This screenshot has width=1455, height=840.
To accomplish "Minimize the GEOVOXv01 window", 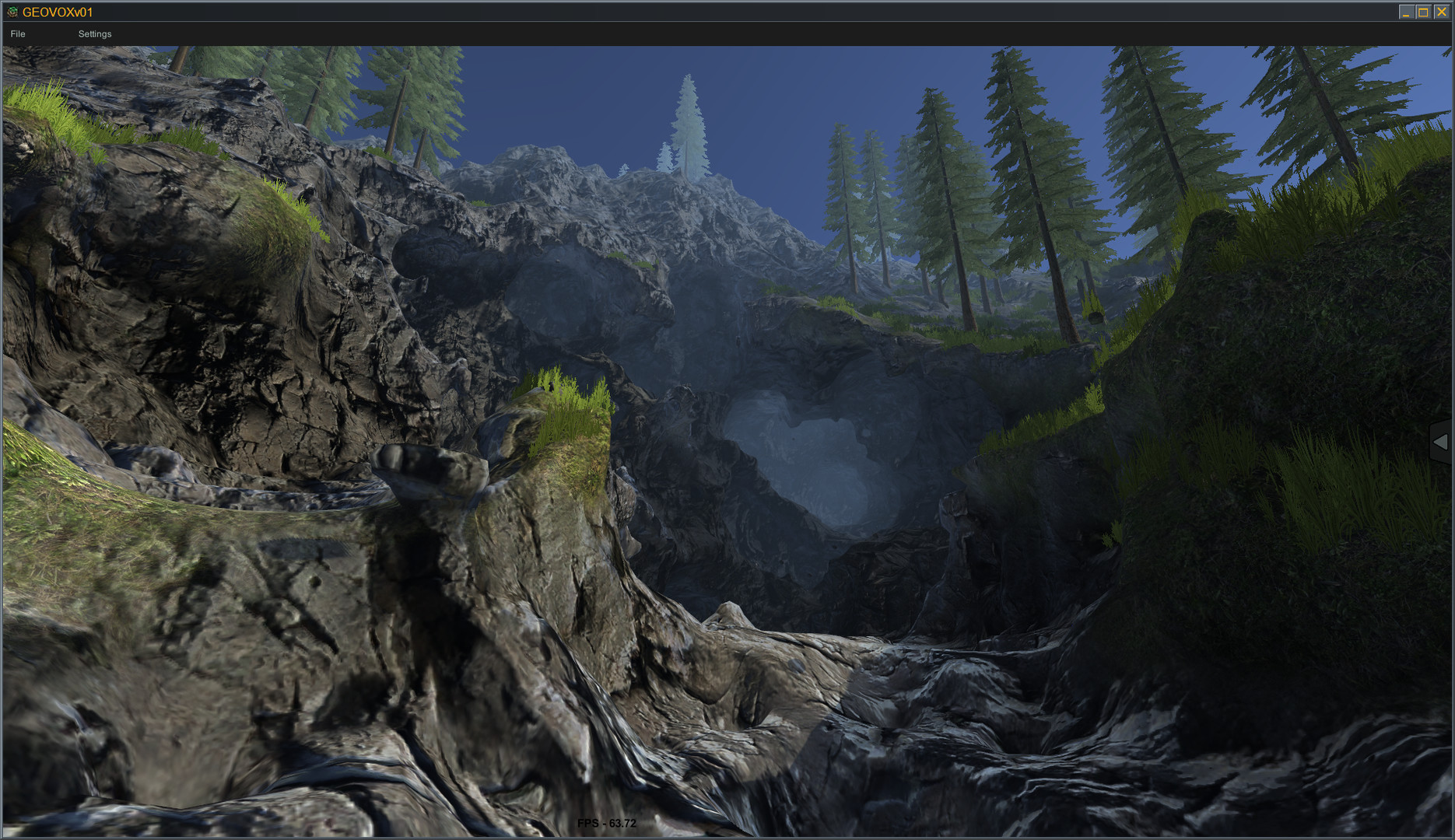I will tap(1405, 12).
